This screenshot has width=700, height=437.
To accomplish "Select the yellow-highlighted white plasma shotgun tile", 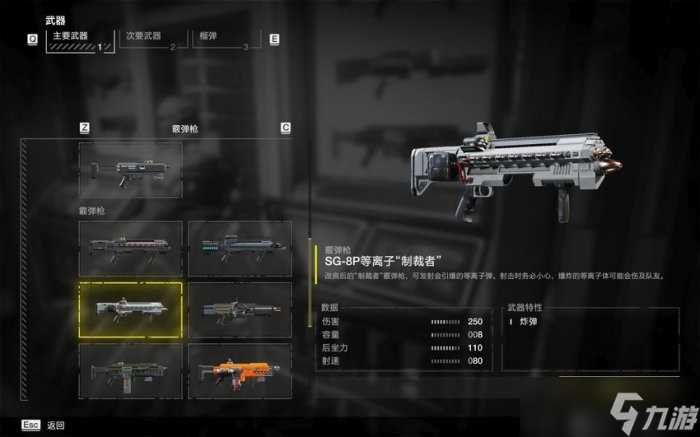I will click(131, 309).
